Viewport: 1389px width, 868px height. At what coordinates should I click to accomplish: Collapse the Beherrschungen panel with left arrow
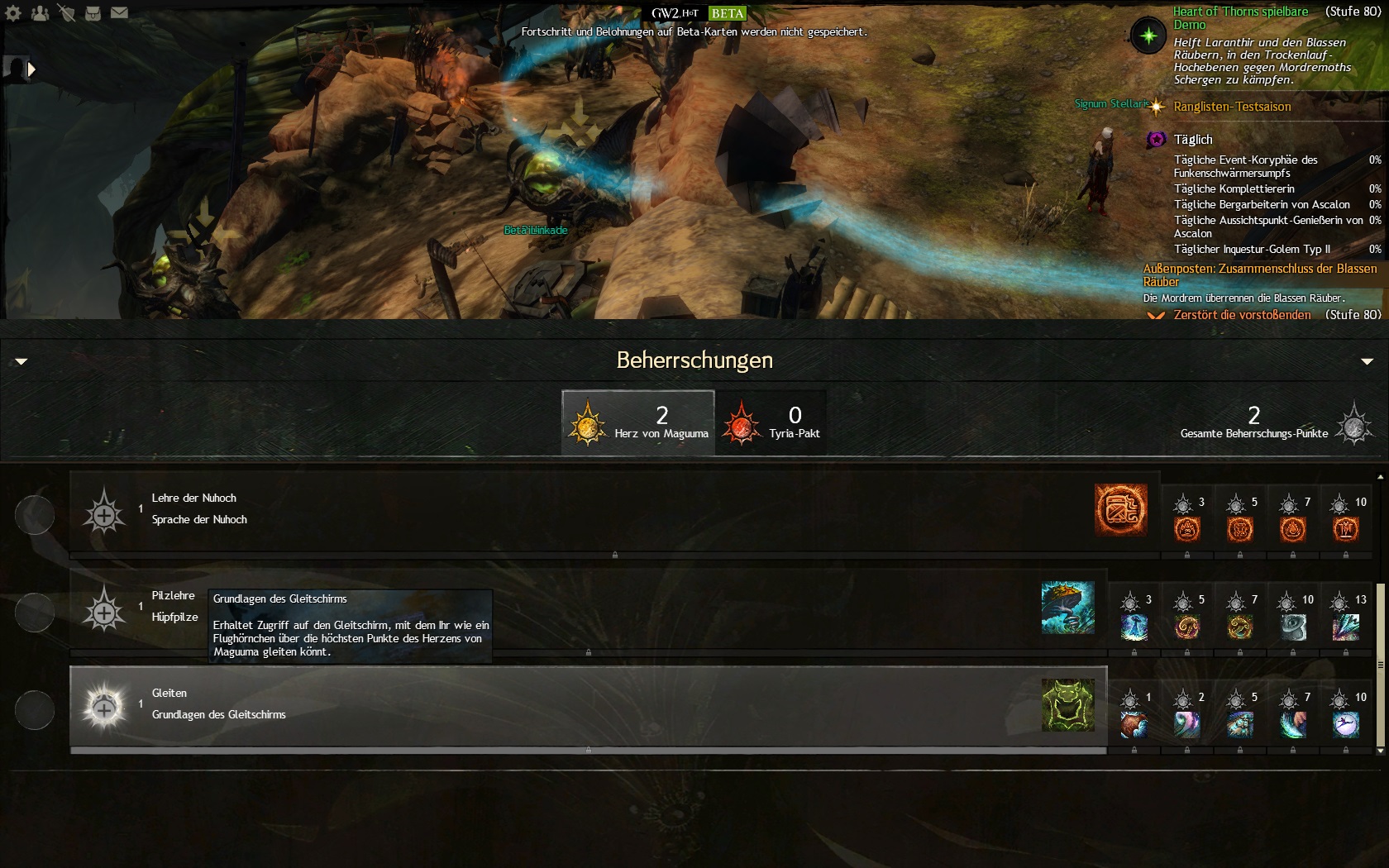[21, 361]
